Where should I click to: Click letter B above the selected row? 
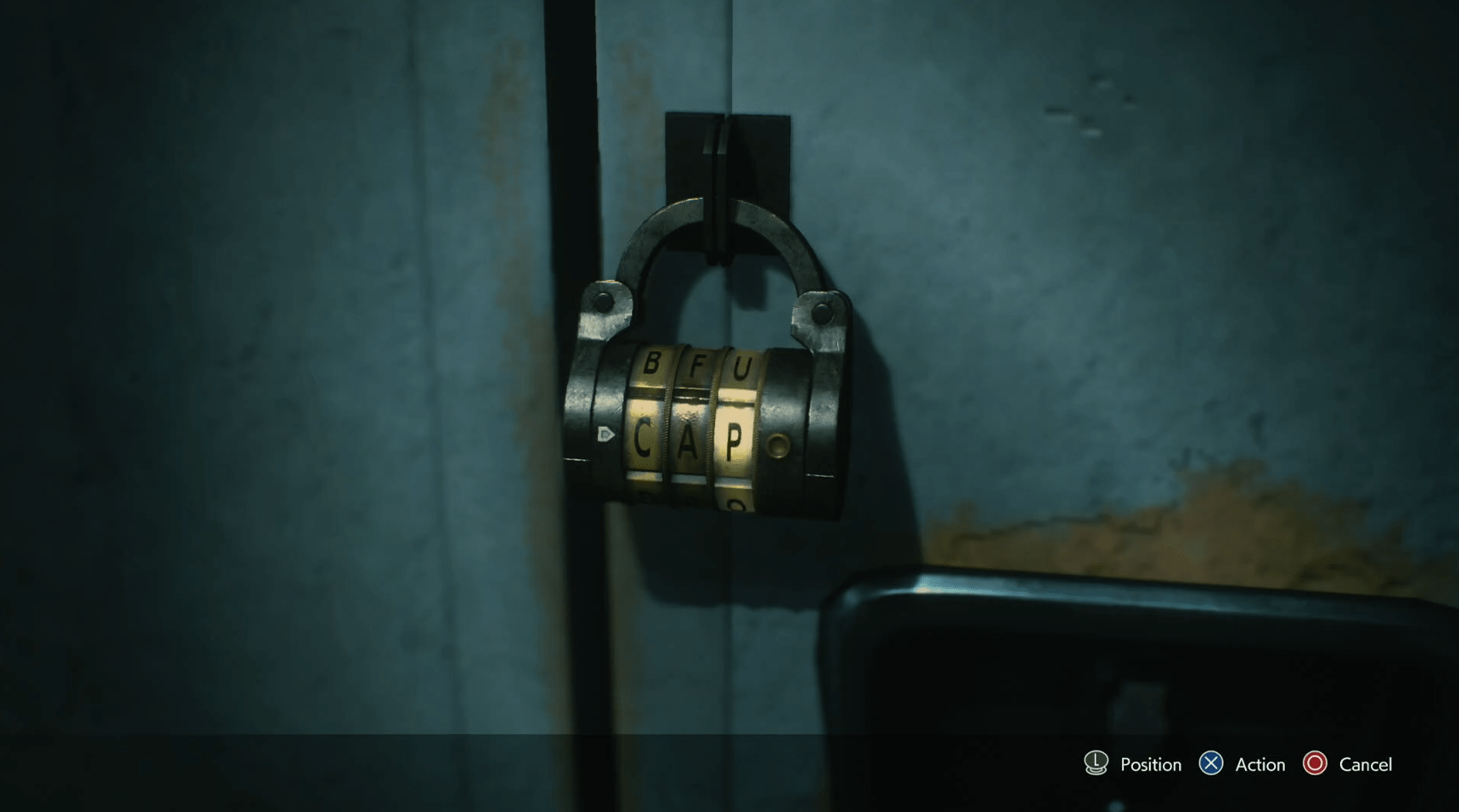(x=651, y=362)
